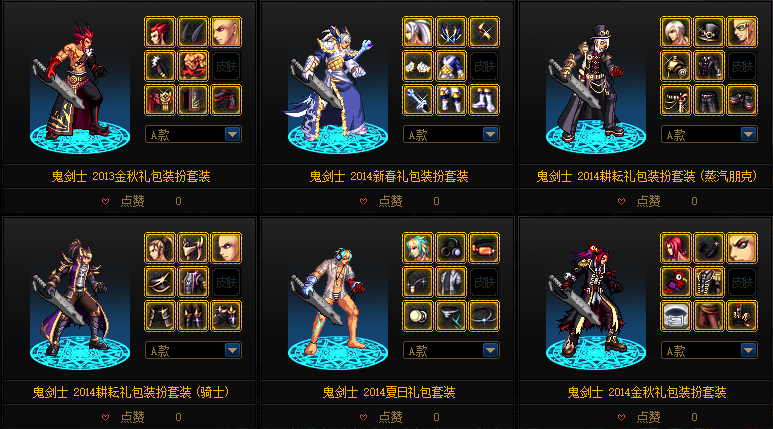Open the 鬼剑士 2014夏日礼包套装 title link

click(x=388, y=391)
